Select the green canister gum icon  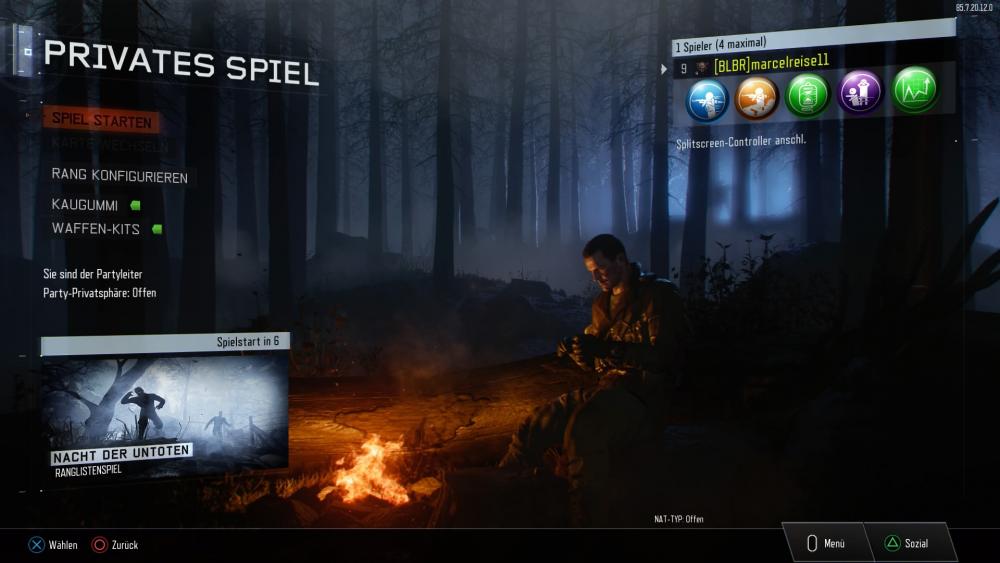pyautogui.click(x=808, y=96)
